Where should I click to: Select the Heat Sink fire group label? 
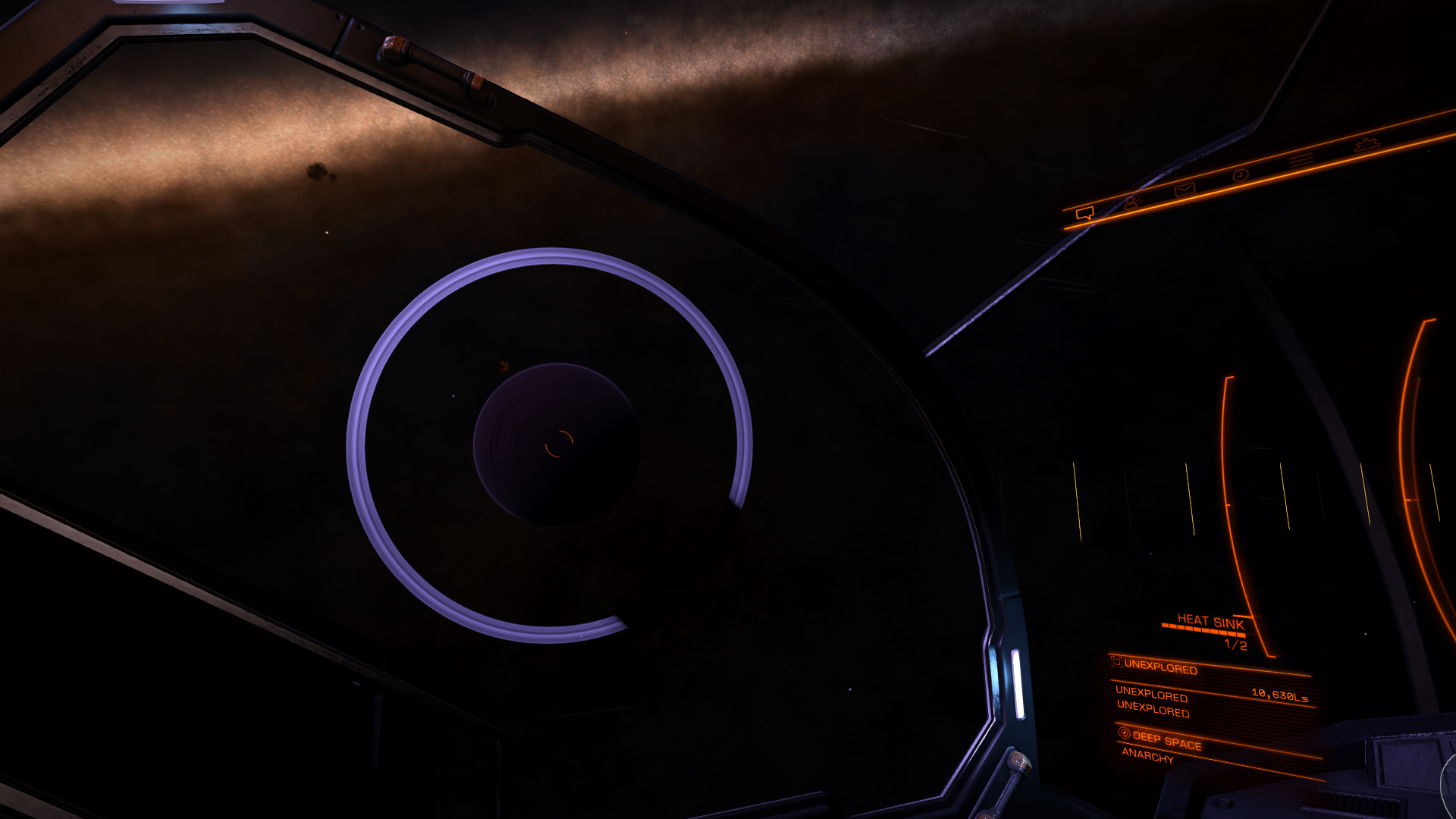[1210, 622]
